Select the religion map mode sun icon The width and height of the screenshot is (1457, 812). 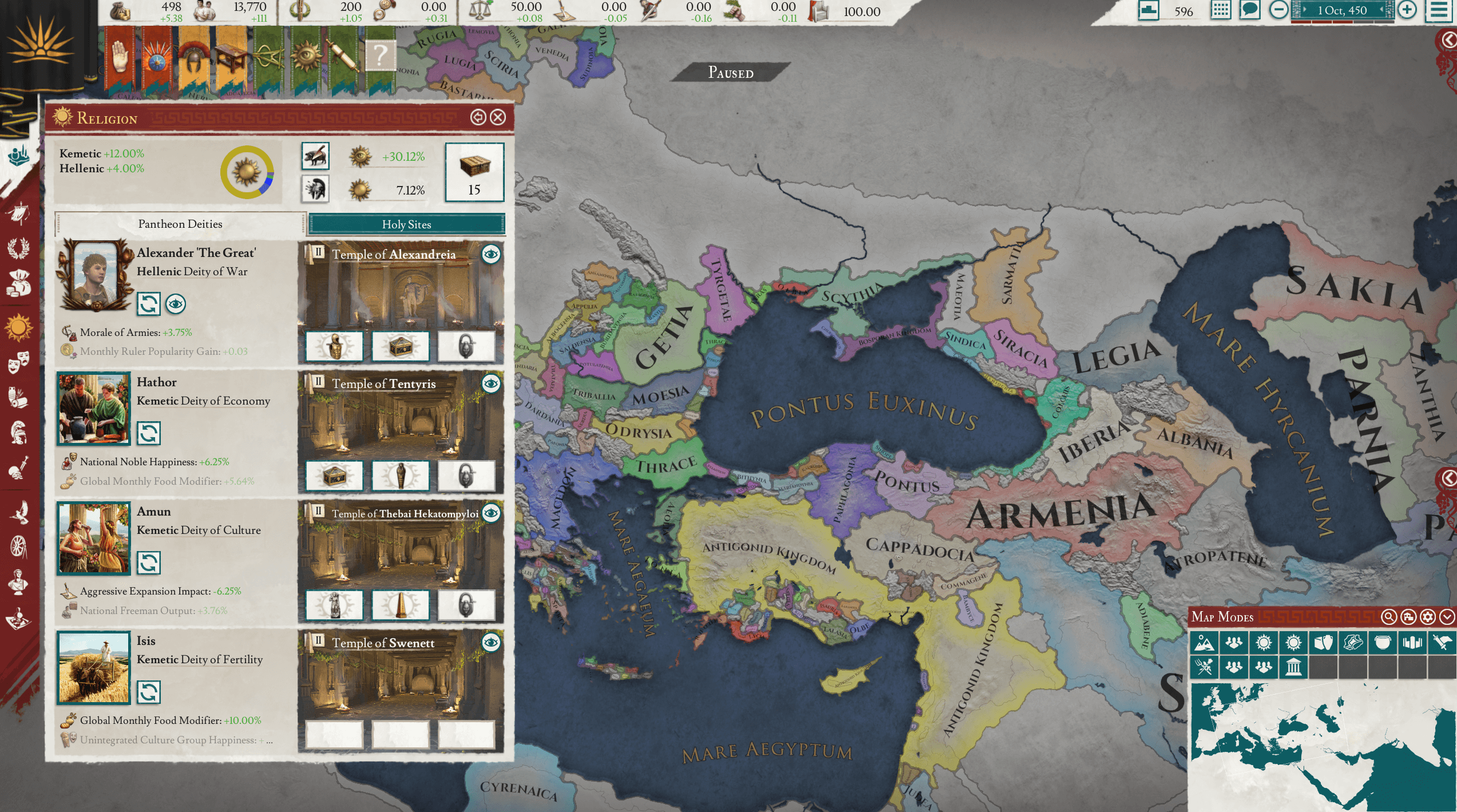pyautogui.click(x=1264, y=643)
